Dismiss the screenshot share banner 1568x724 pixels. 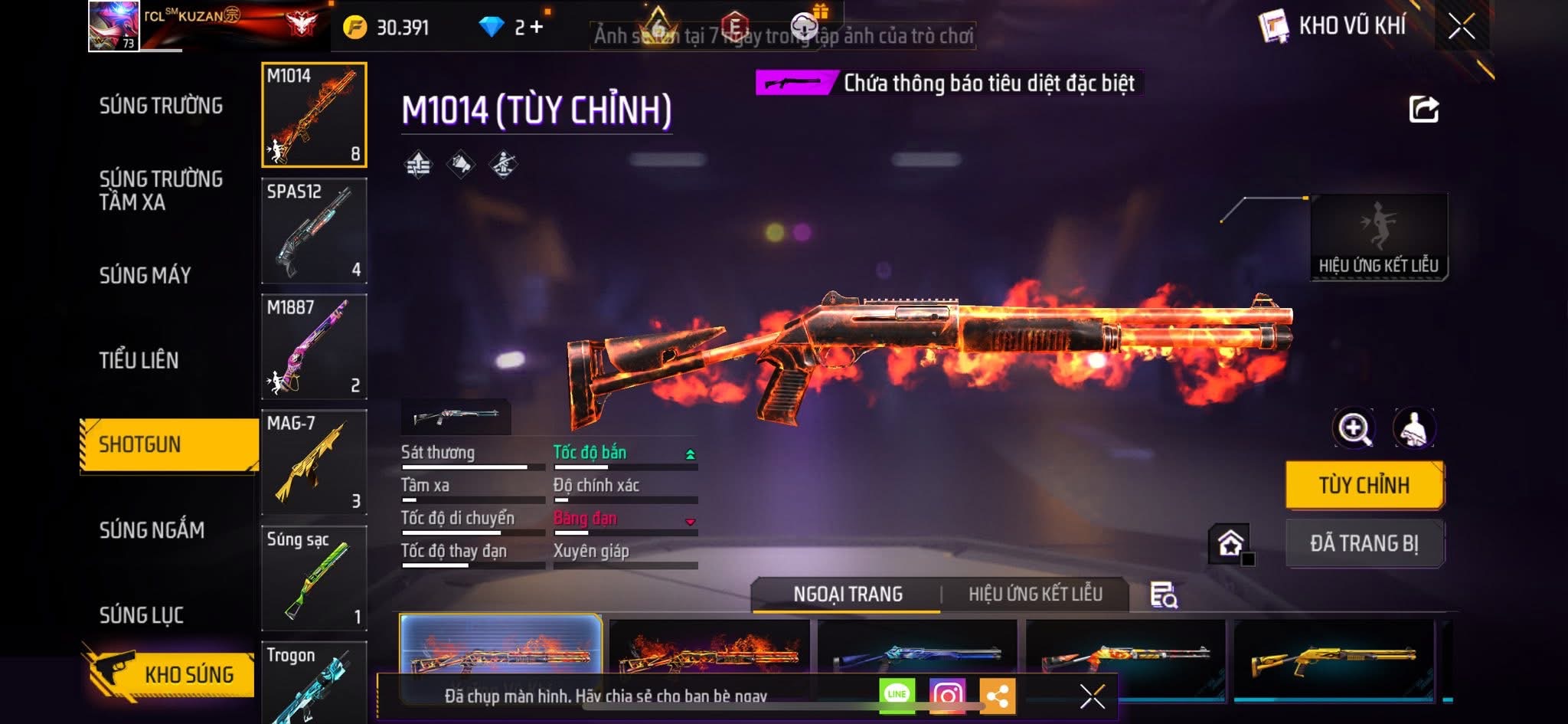tap(1092, 696)
